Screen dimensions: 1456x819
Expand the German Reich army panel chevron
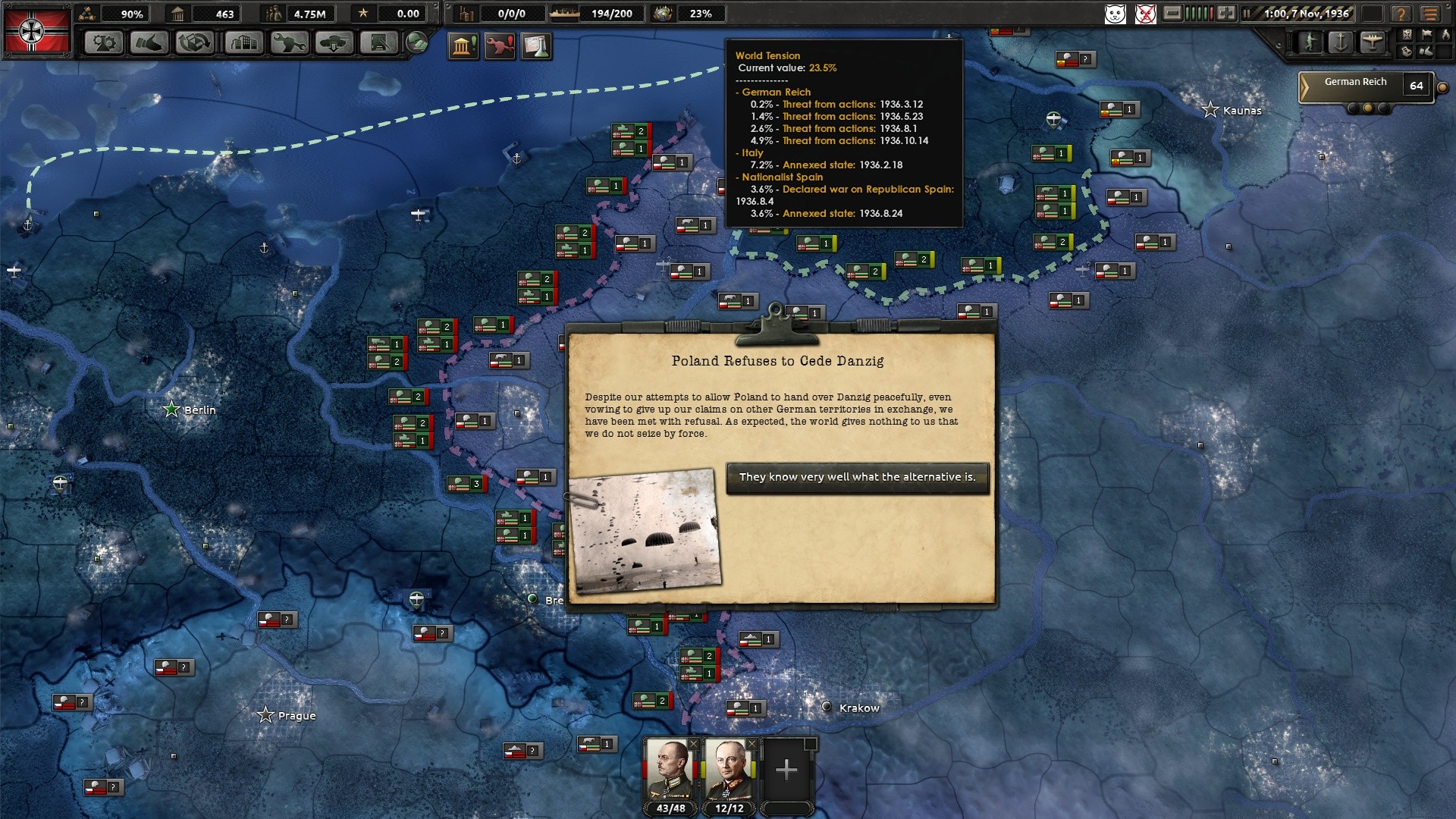1305,85
